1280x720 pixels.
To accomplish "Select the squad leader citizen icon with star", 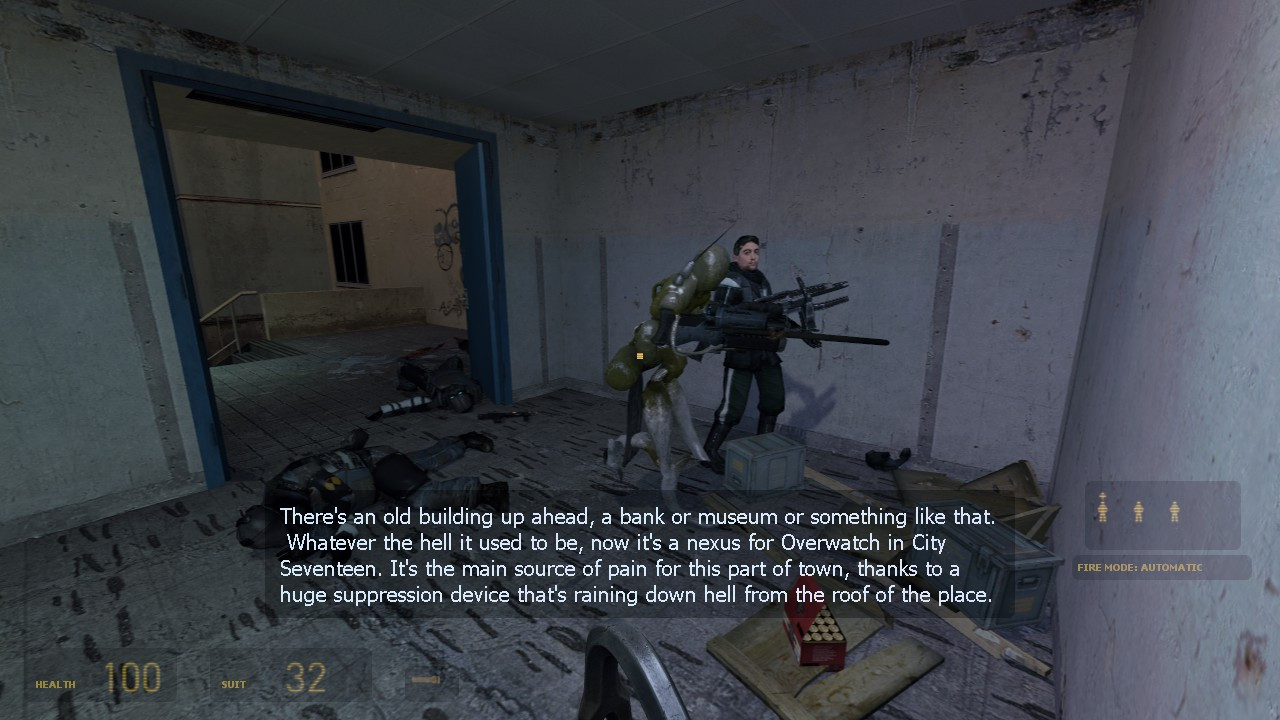I will click(x=1101, y=510).
